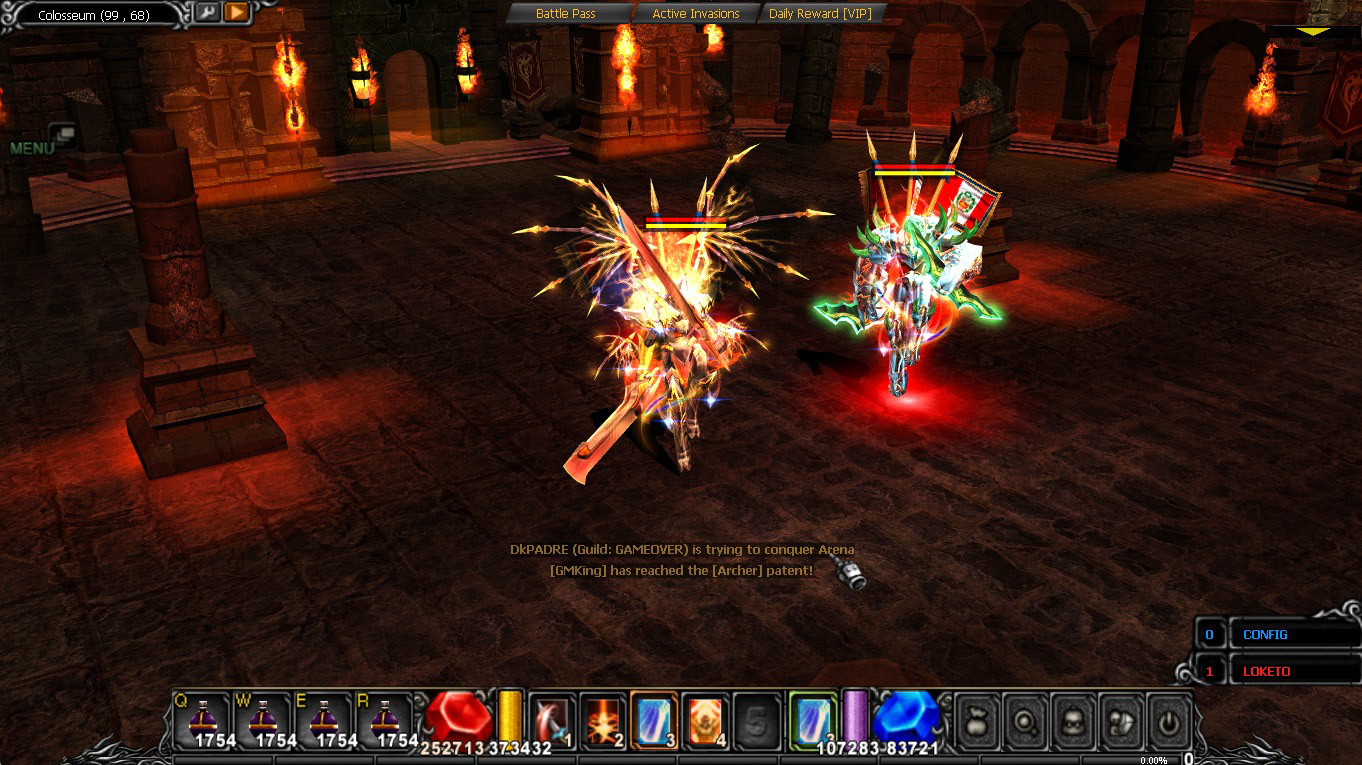Use the Q potion slot
This screenshot has width=1362, height=765.
tap(202, 719)
